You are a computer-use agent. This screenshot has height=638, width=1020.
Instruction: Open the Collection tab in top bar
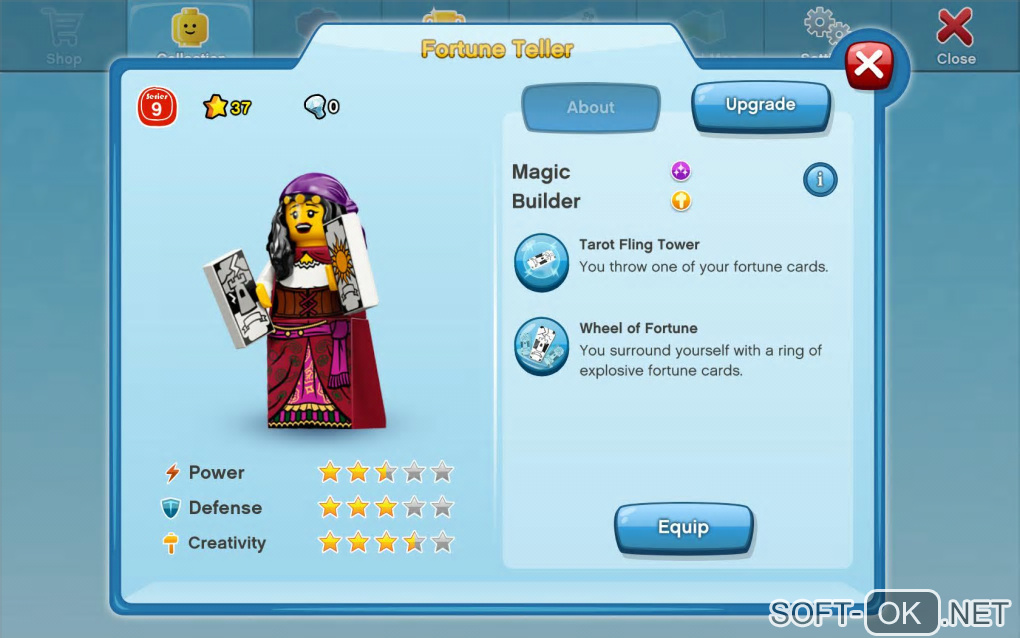[190, 35]
